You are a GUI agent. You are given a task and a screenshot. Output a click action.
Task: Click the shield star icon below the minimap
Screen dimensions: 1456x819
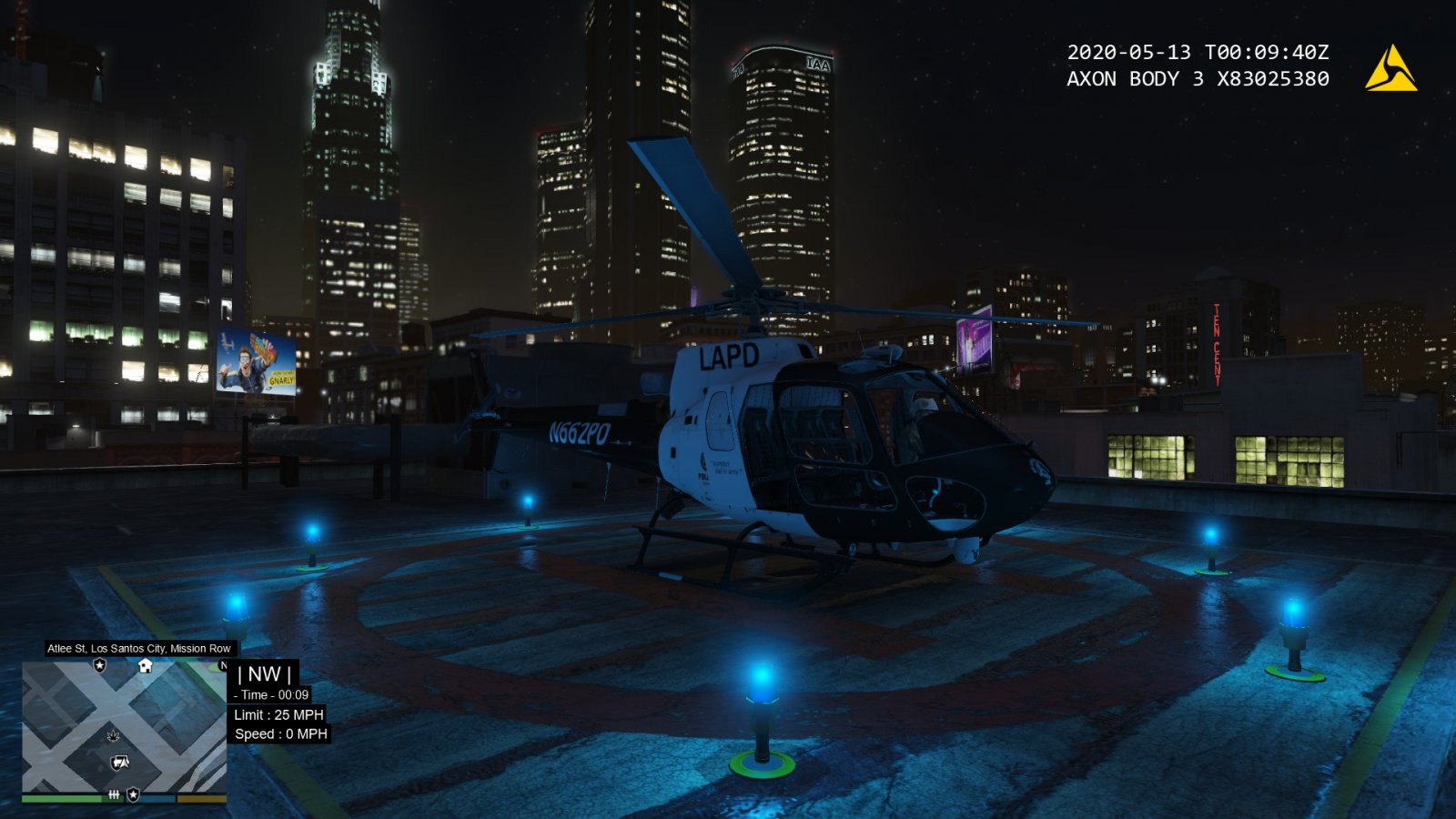pyautogui.click(x=134, y=794)
